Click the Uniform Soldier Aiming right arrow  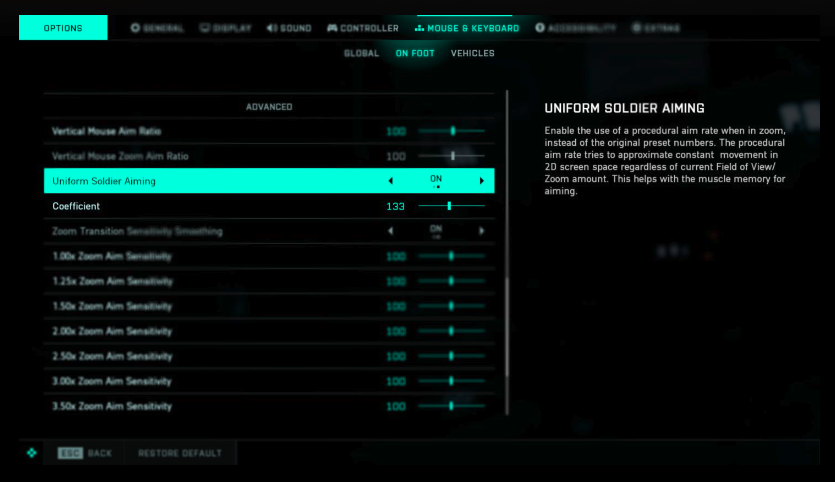(481, 181)
